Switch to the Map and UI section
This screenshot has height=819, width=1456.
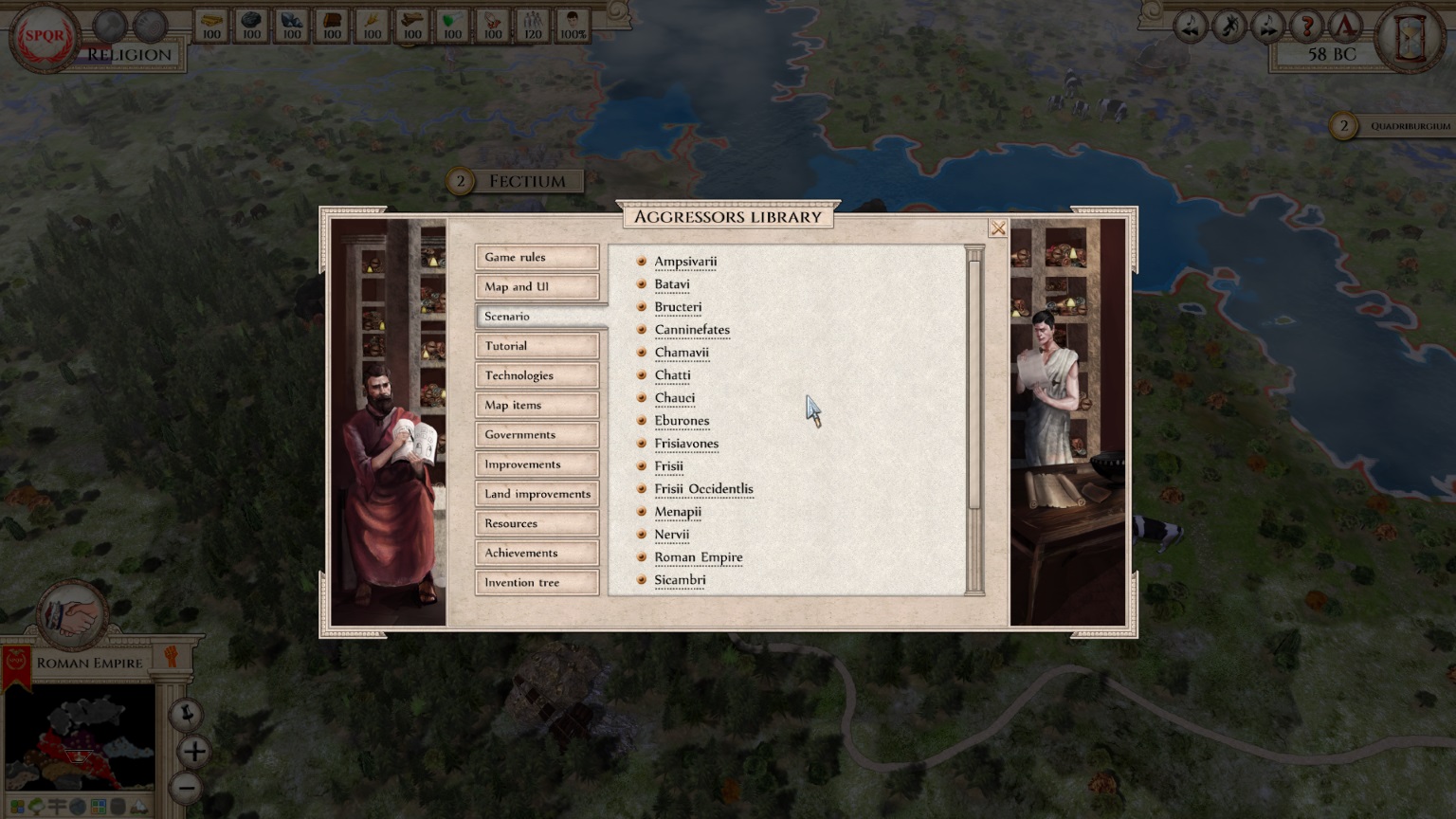(x=537, y=286)
